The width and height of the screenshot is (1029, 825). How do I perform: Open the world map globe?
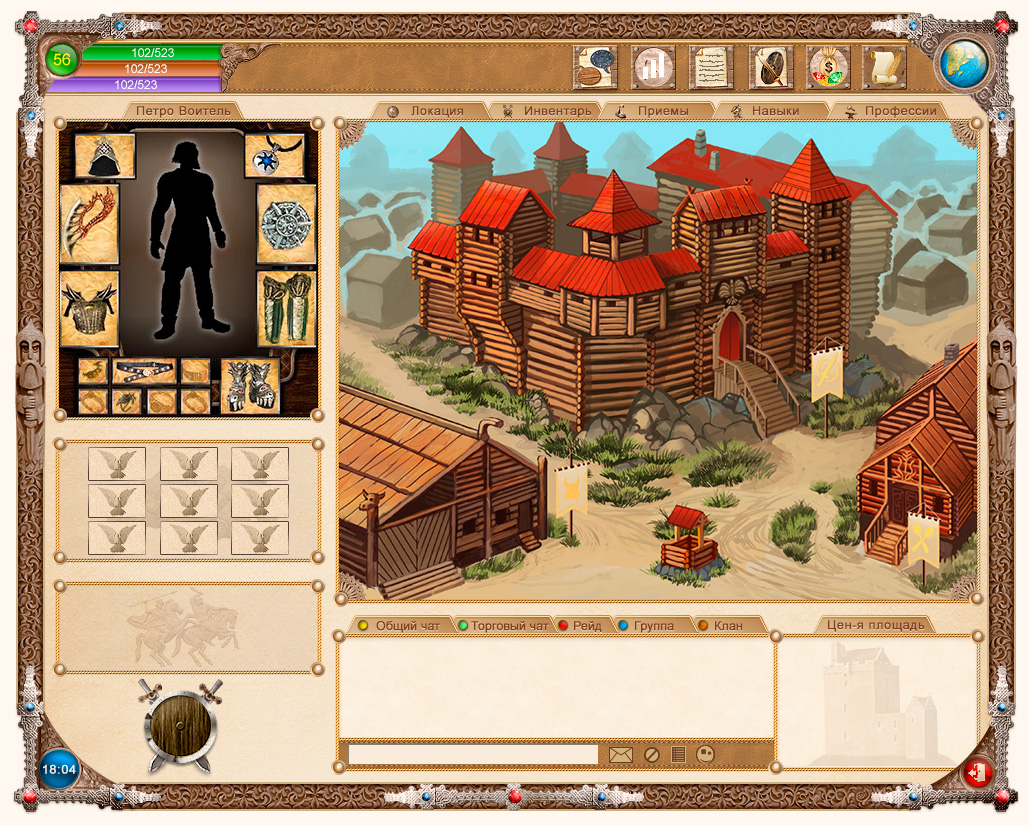tap(963, 63)
